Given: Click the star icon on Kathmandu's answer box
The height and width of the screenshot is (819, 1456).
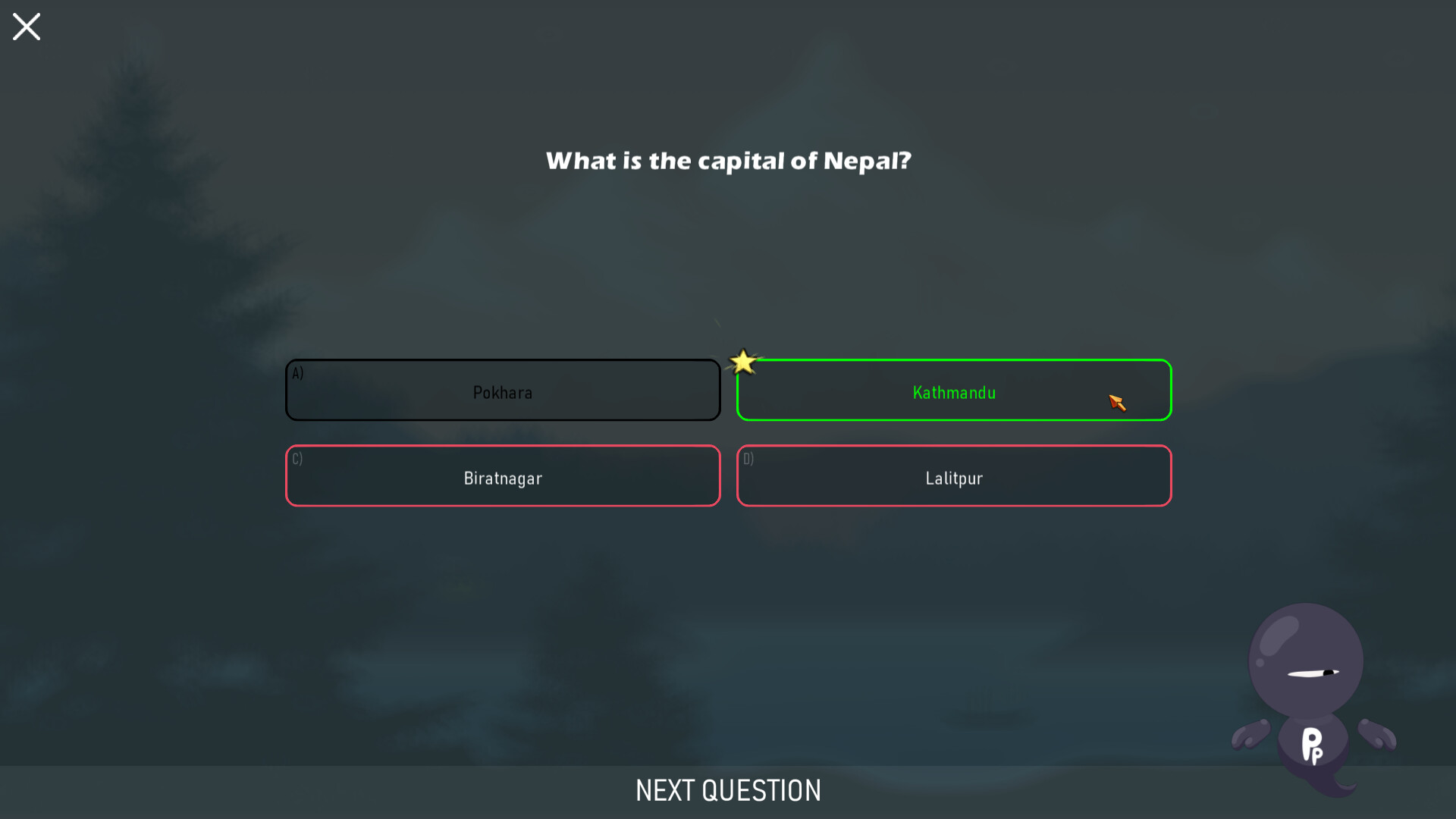Looking at the screenshot, I should point(743,362).
